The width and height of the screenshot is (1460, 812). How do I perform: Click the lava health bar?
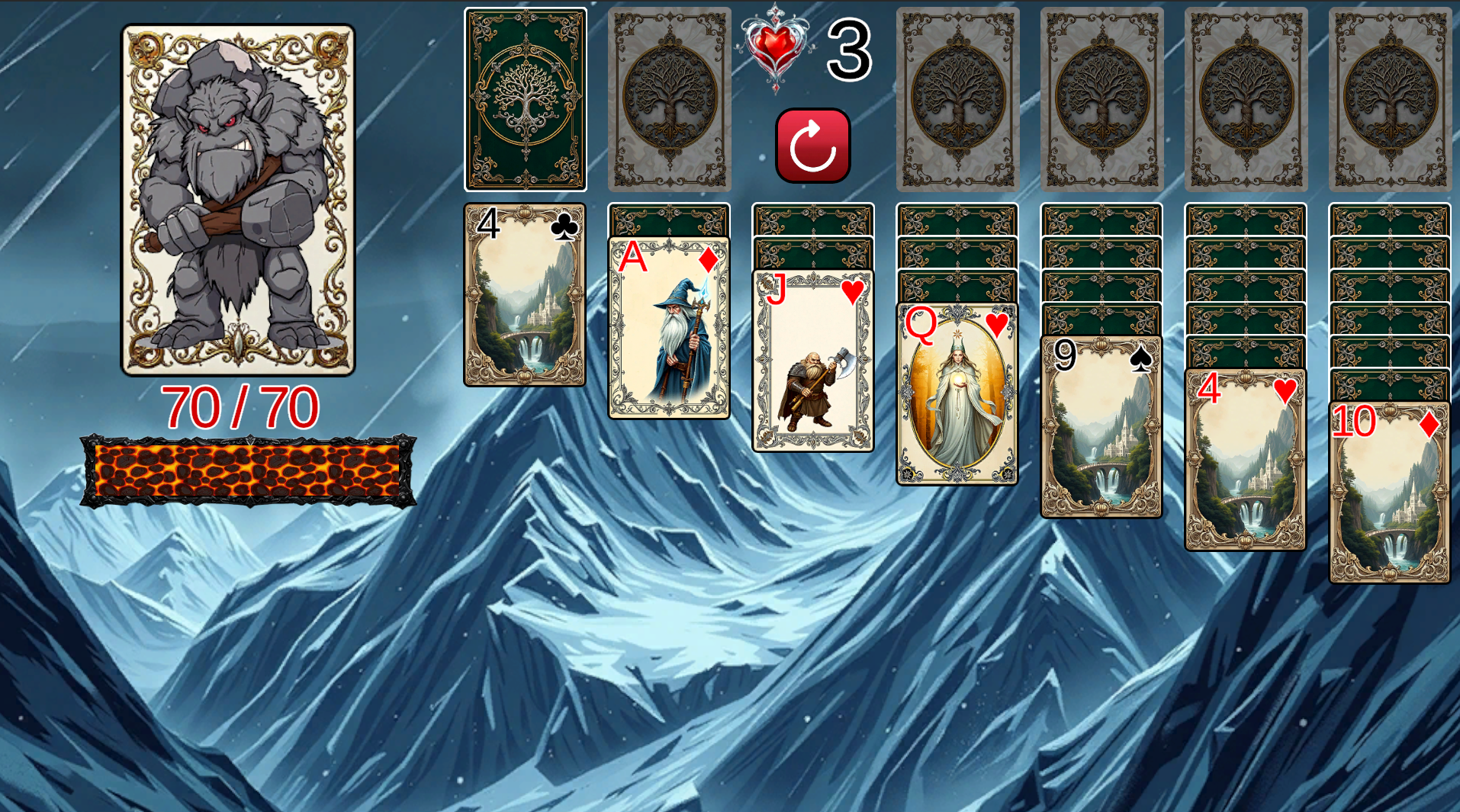pyautogui.click(x=247, y=469)
